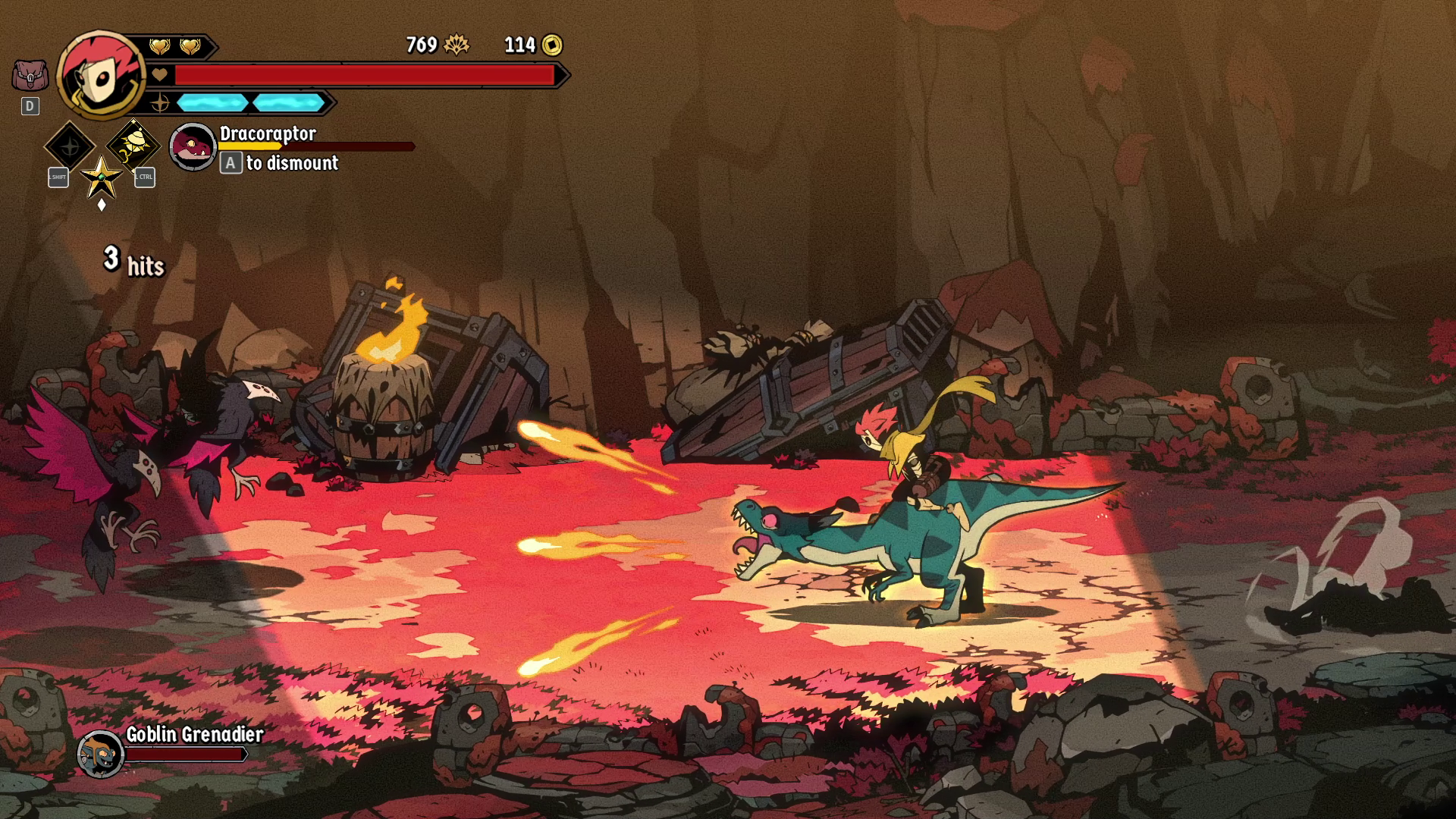Screen dimensions: 1456x819
Task: Click the red-haired hero portrait
Action: [x=101, y=74]
